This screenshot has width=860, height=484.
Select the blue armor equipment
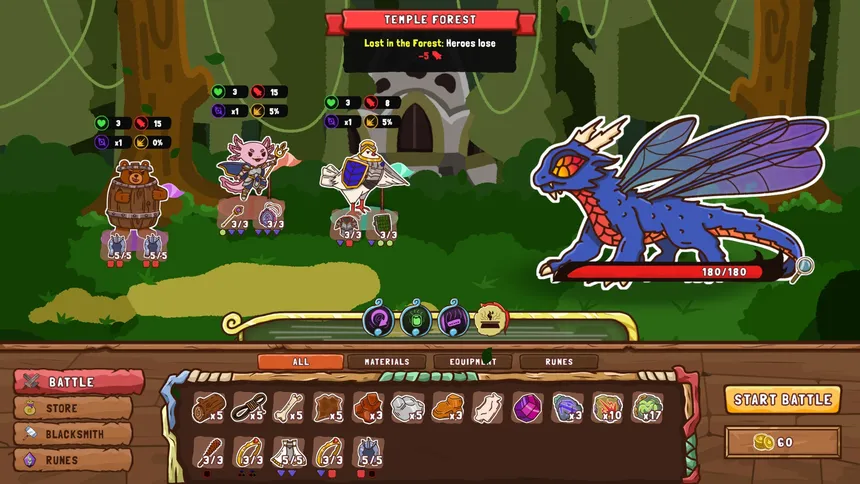pos(368,453)
